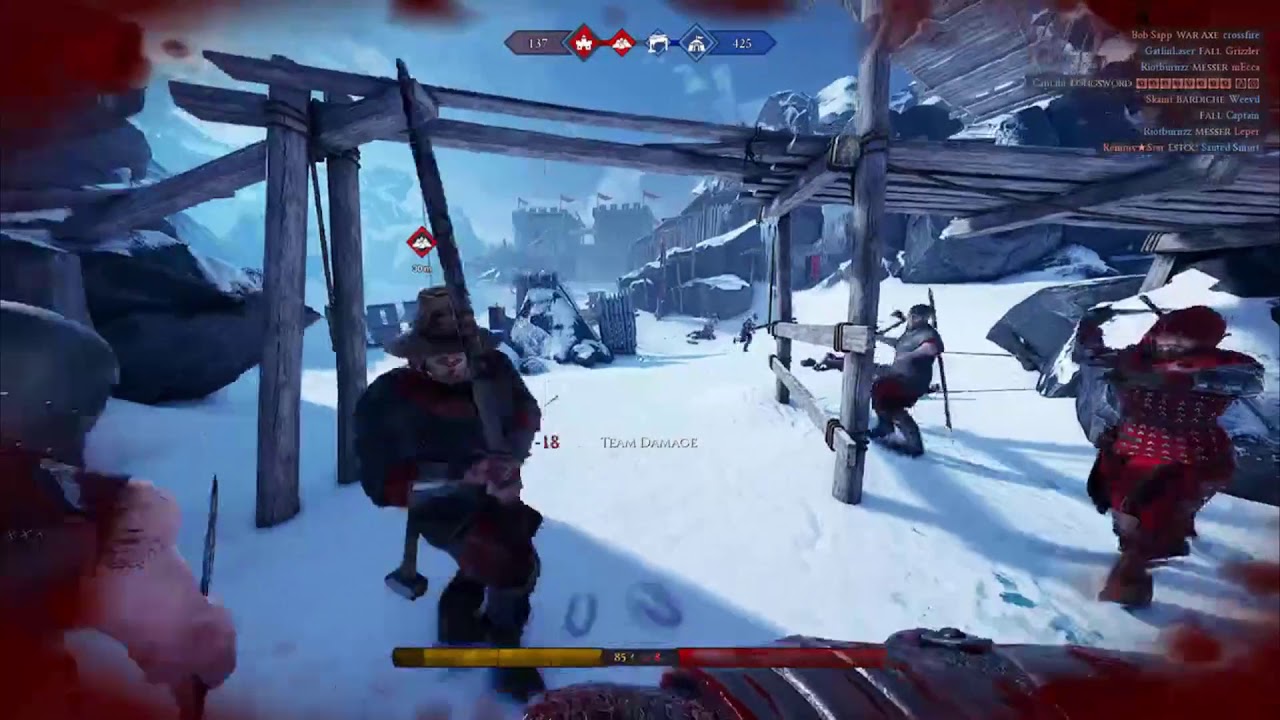Image resolution: width=1280 pixels, height=720 pixels.
Task: Select the red mountain camp objective icon
Action: (x=622, y=43)
